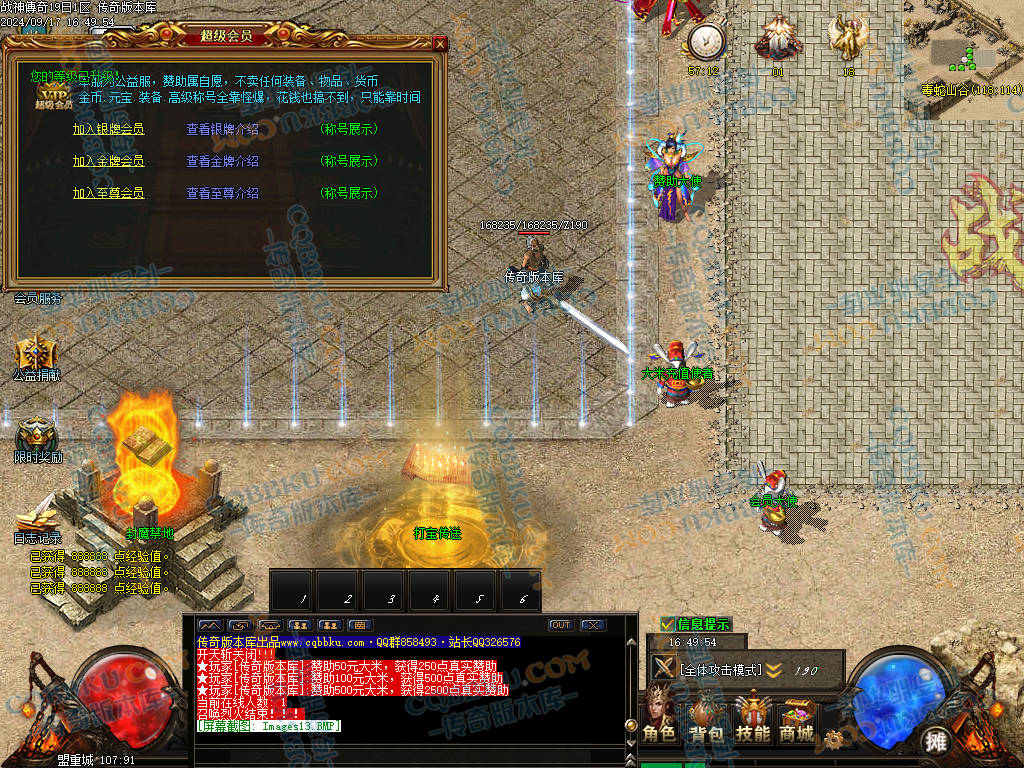Select the 加入至尊会员 option
Image resolution: width=1024 pixels, height=768 pixels.
click(x=108, y=194)
